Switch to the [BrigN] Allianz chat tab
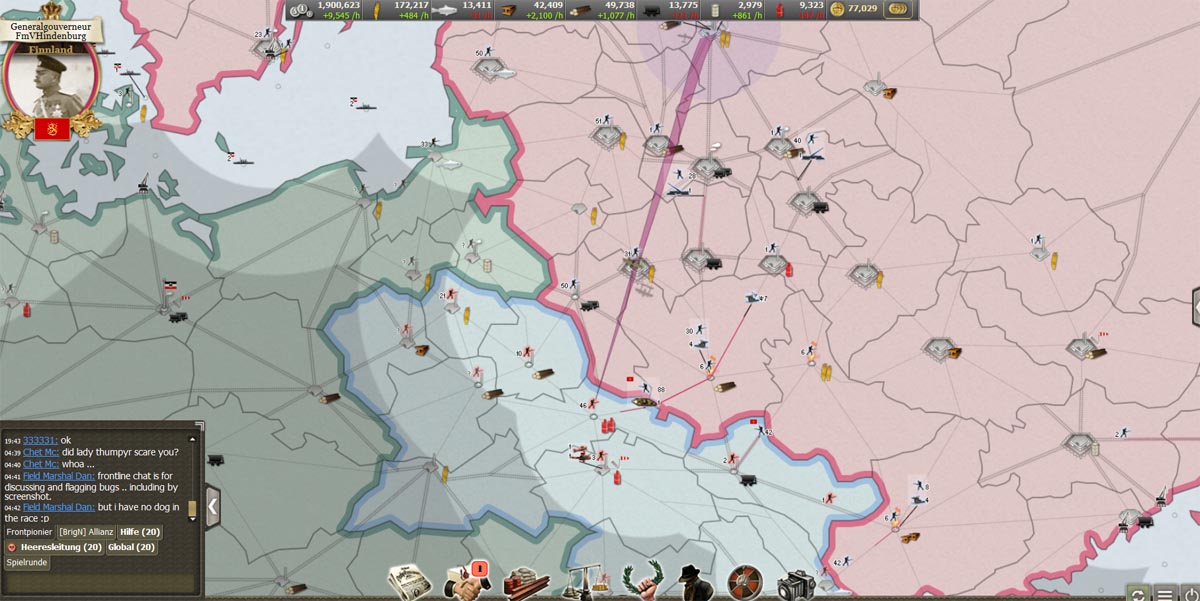 (x=85, y=532)
